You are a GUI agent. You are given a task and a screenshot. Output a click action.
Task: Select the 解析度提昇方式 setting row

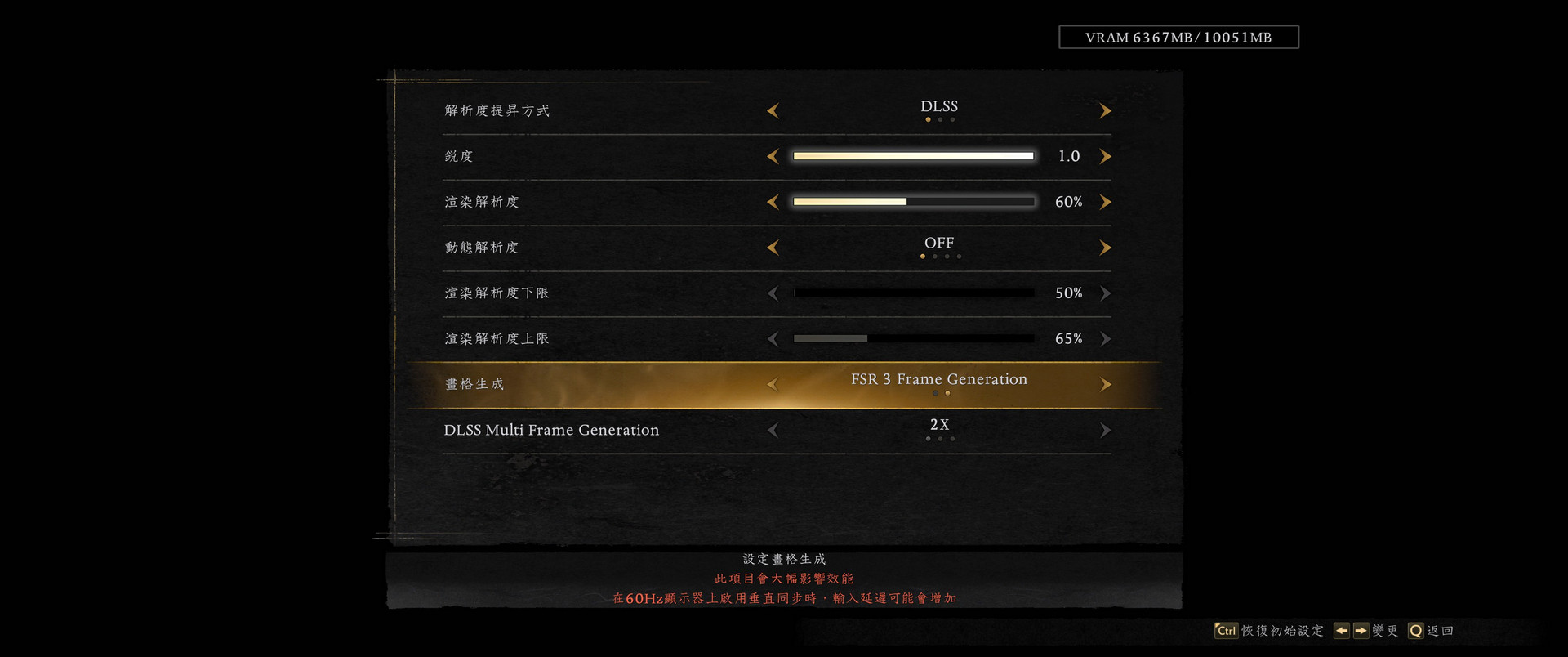497,111
